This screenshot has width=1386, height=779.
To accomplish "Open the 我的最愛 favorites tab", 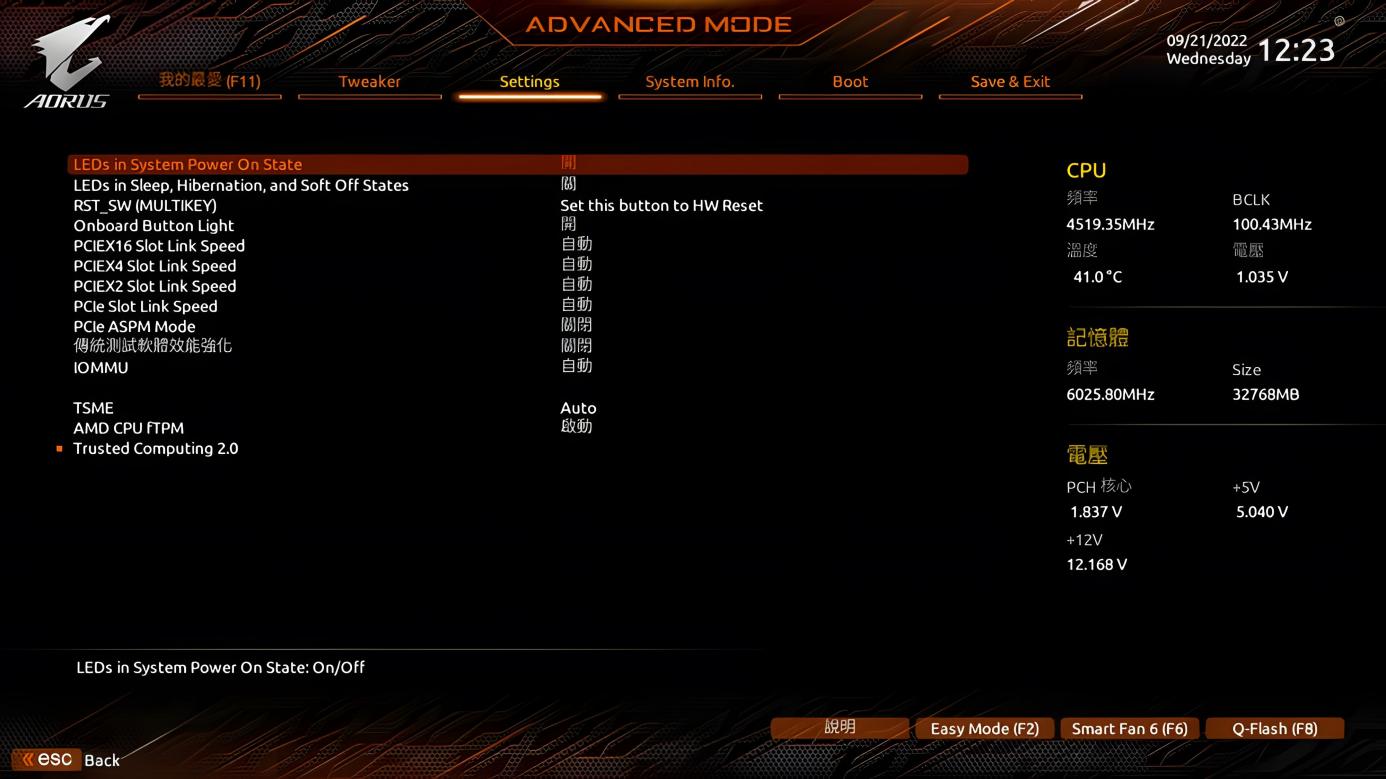I will pos(209,82).
